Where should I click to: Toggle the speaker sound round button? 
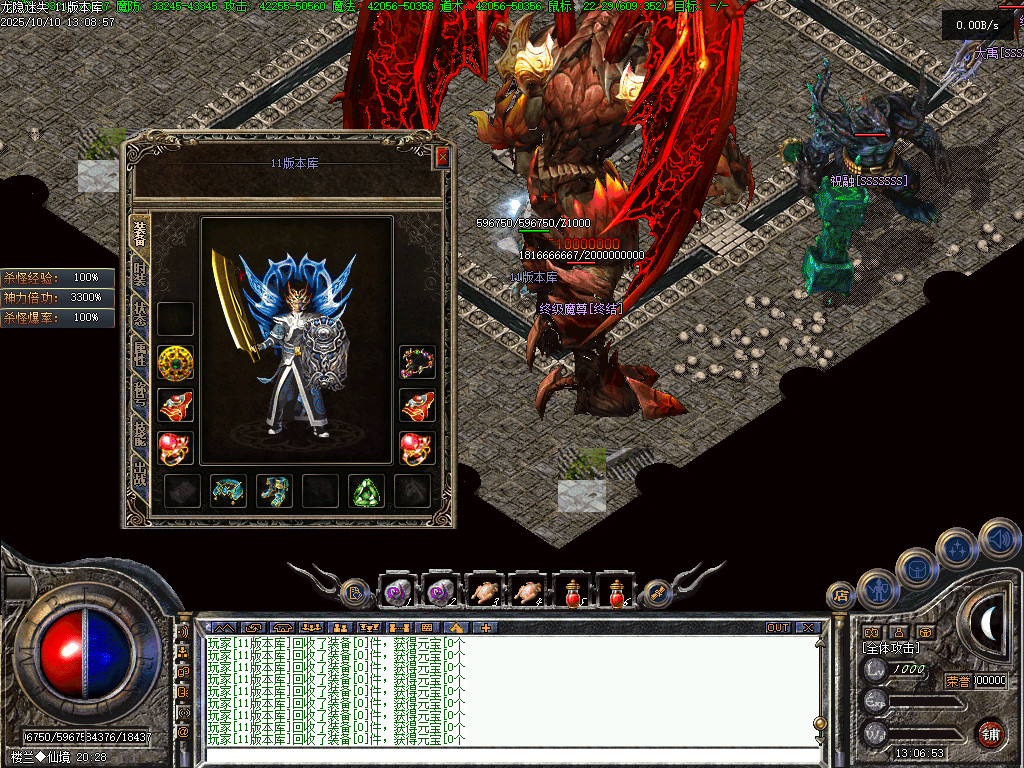pos(998,538)
